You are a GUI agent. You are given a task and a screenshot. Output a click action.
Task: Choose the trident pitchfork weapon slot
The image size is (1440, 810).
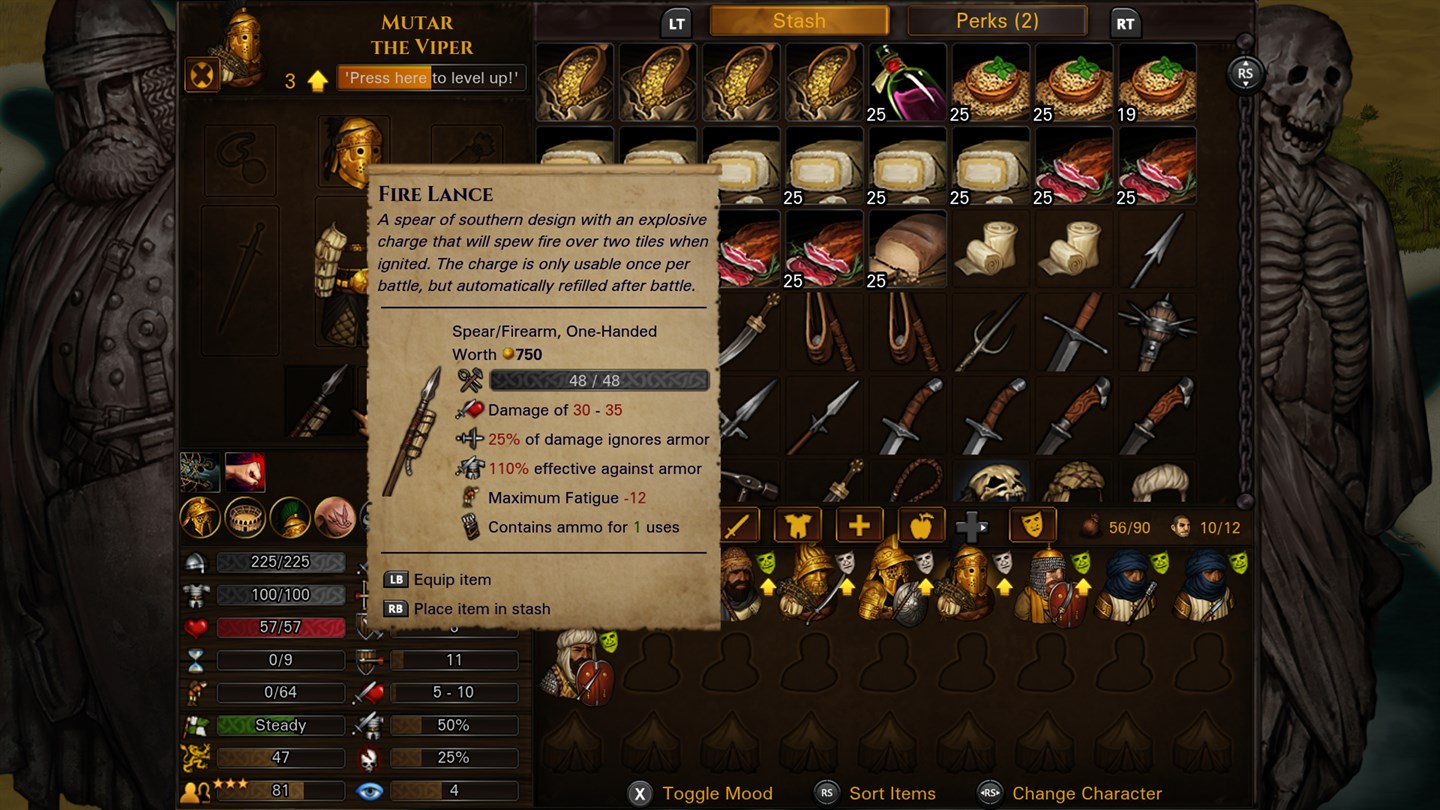pyautogui.click(x=991, y=333)
